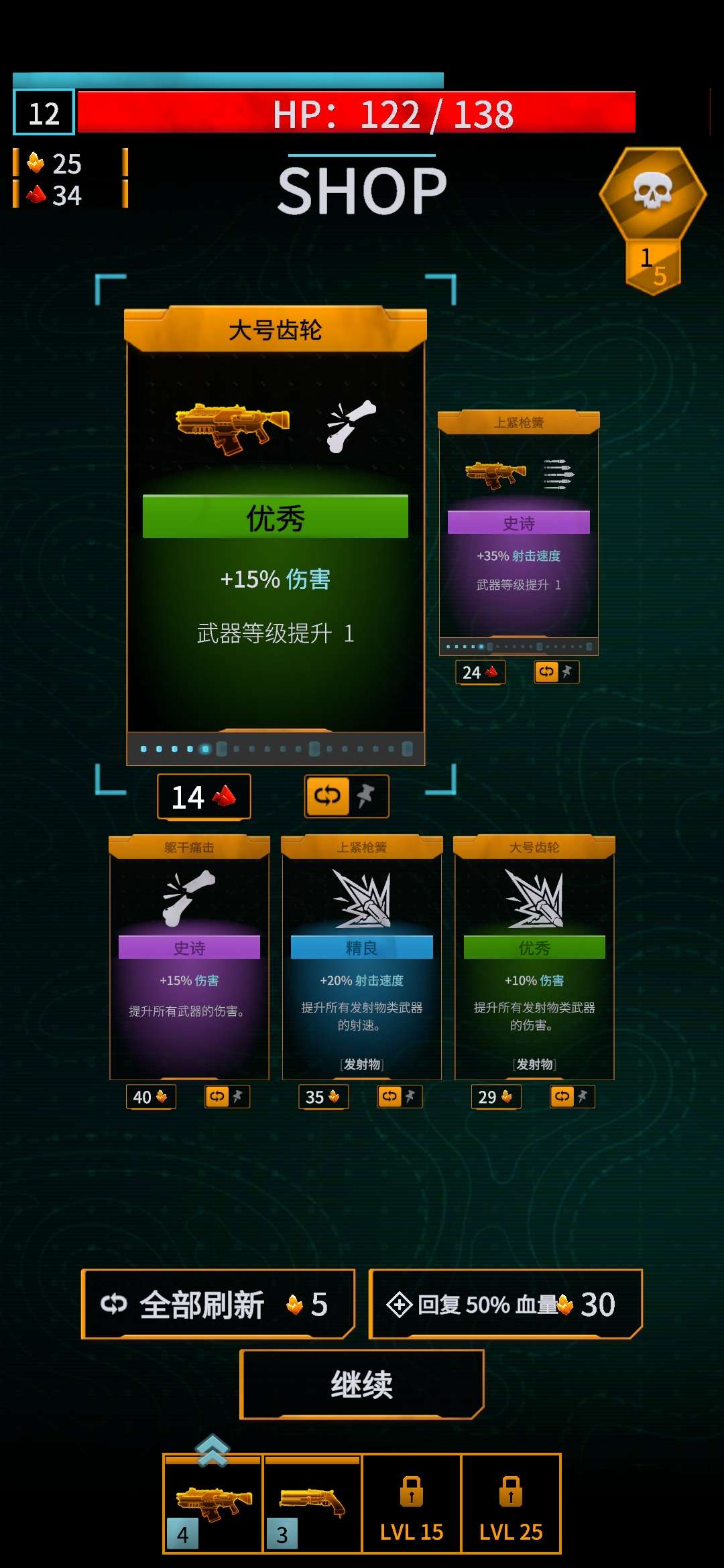
Task: Buy the 29 gold upgrade
Action: 496,1097
